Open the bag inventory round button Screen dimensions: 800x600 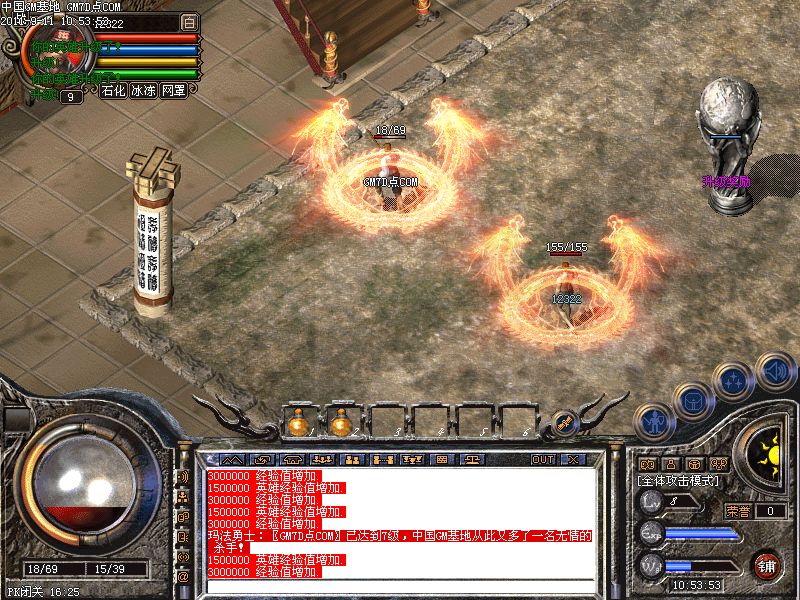point(692,401)
